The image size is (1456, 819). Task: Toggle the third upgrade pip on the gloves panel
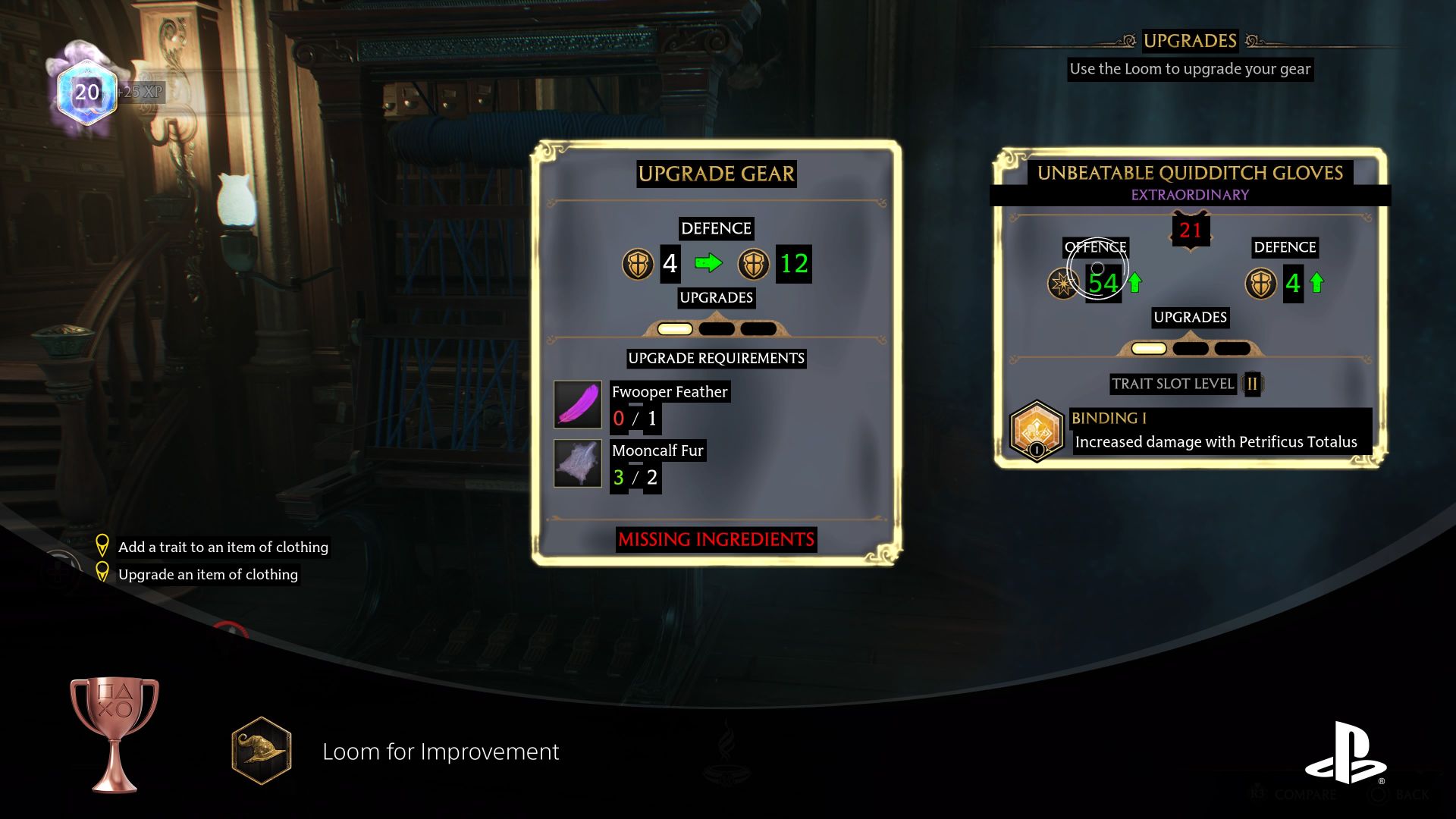tap(1234, 348)
